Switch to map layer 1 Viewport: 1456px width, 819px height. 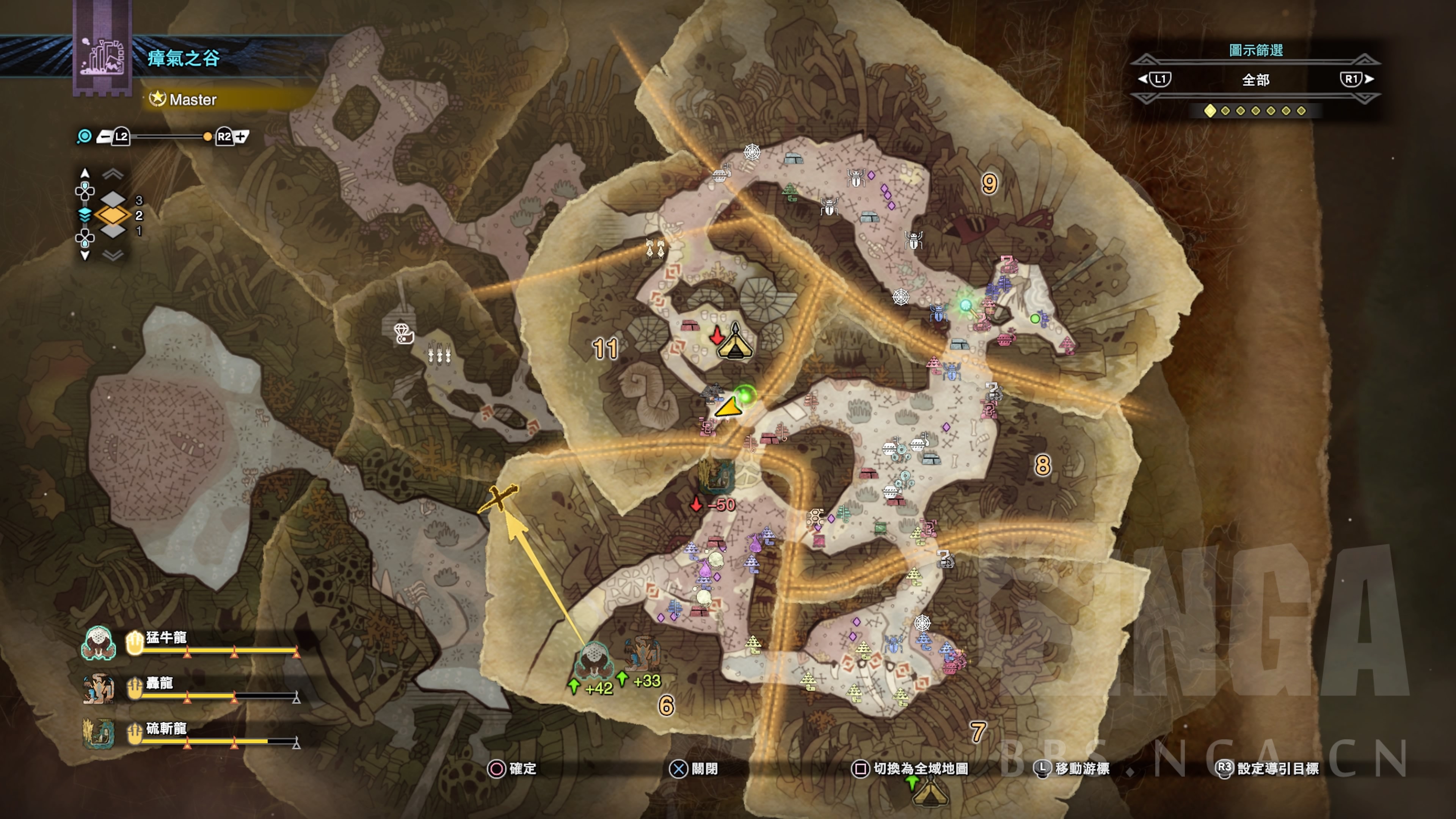click(114, 231)
